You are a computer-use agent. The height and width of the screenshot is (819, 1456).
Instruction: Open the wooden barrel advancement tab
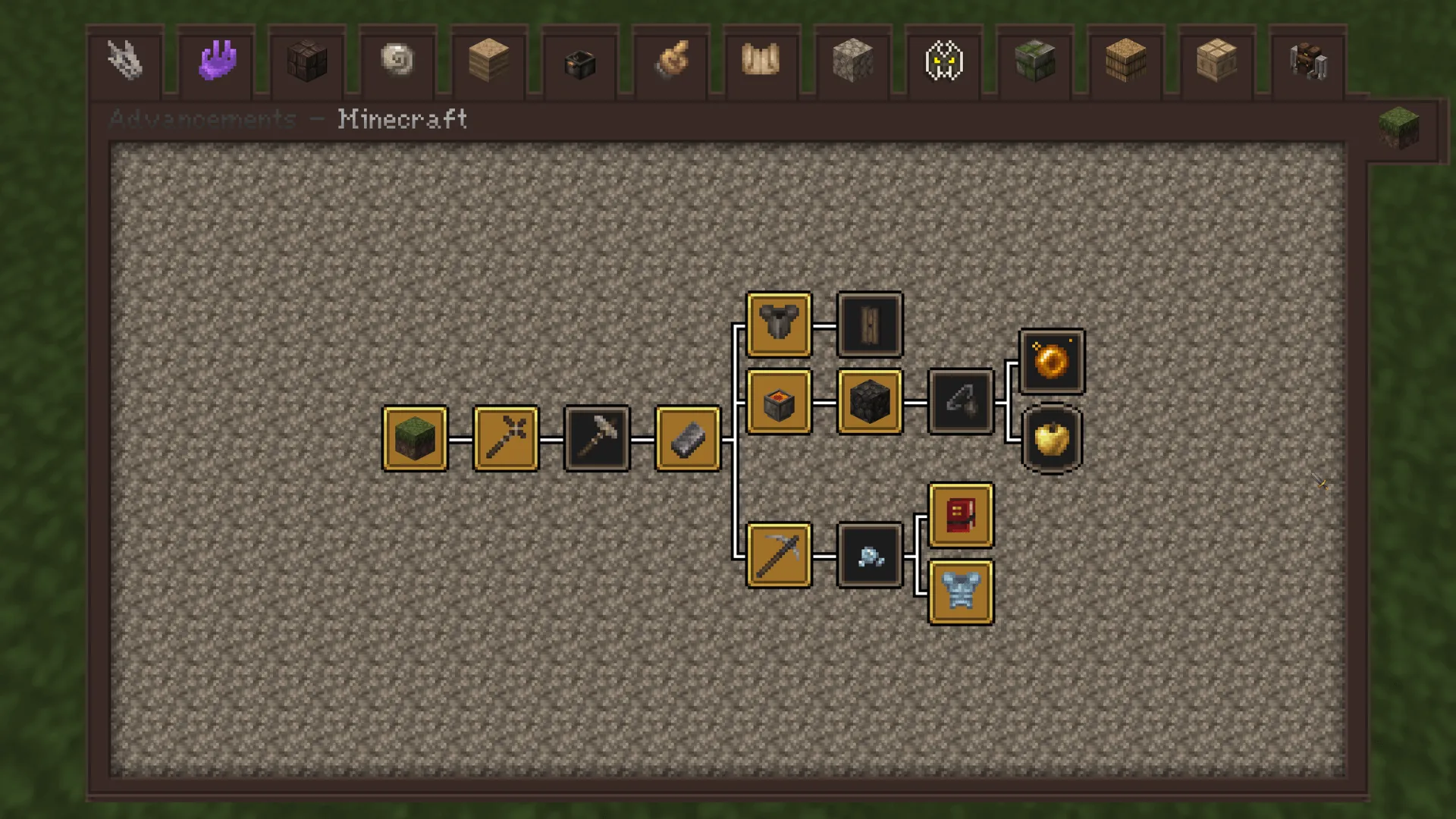point(1125,61)
